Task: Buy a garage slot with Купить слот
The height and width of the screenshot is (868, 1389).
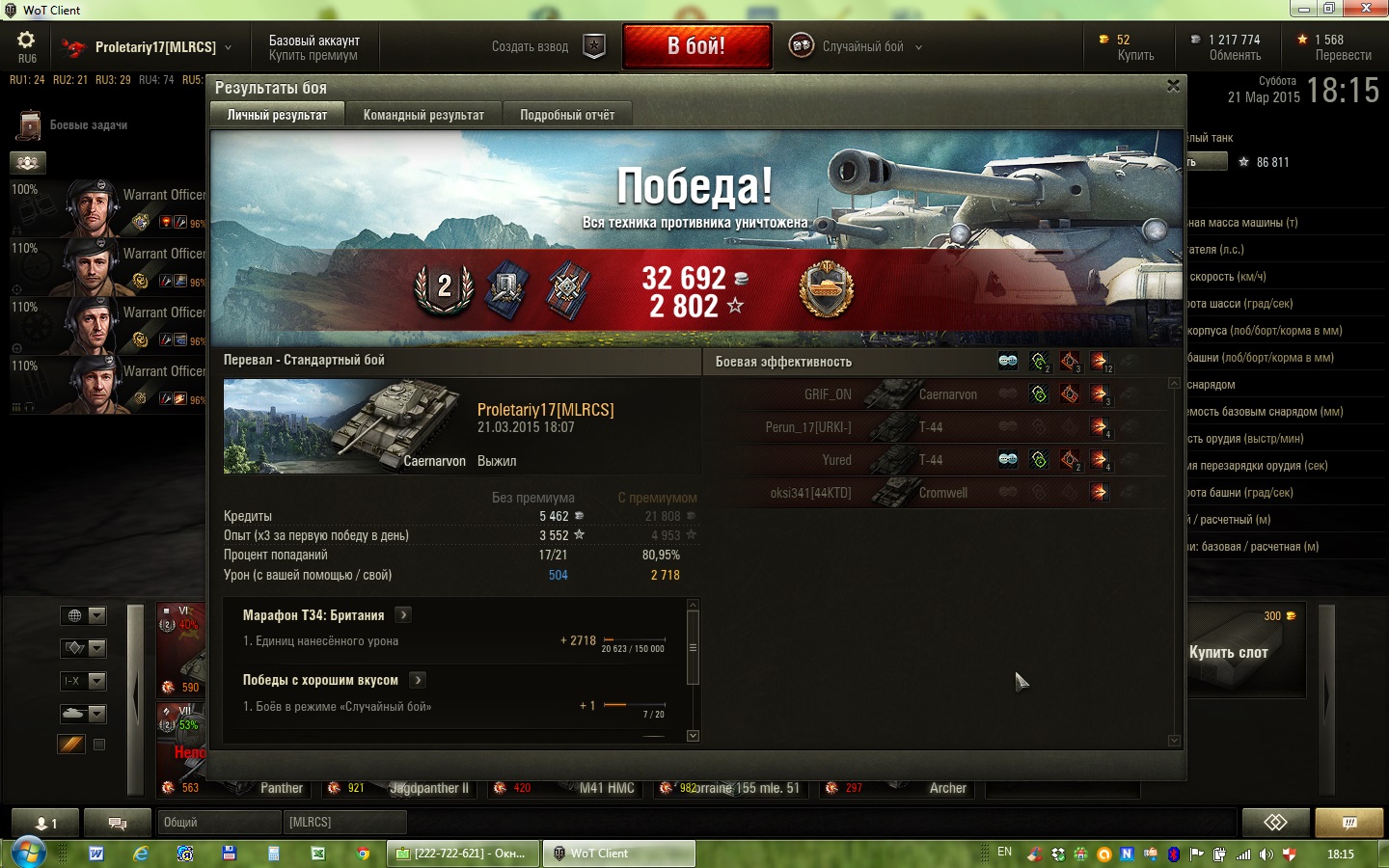Action: [1228, 652]
